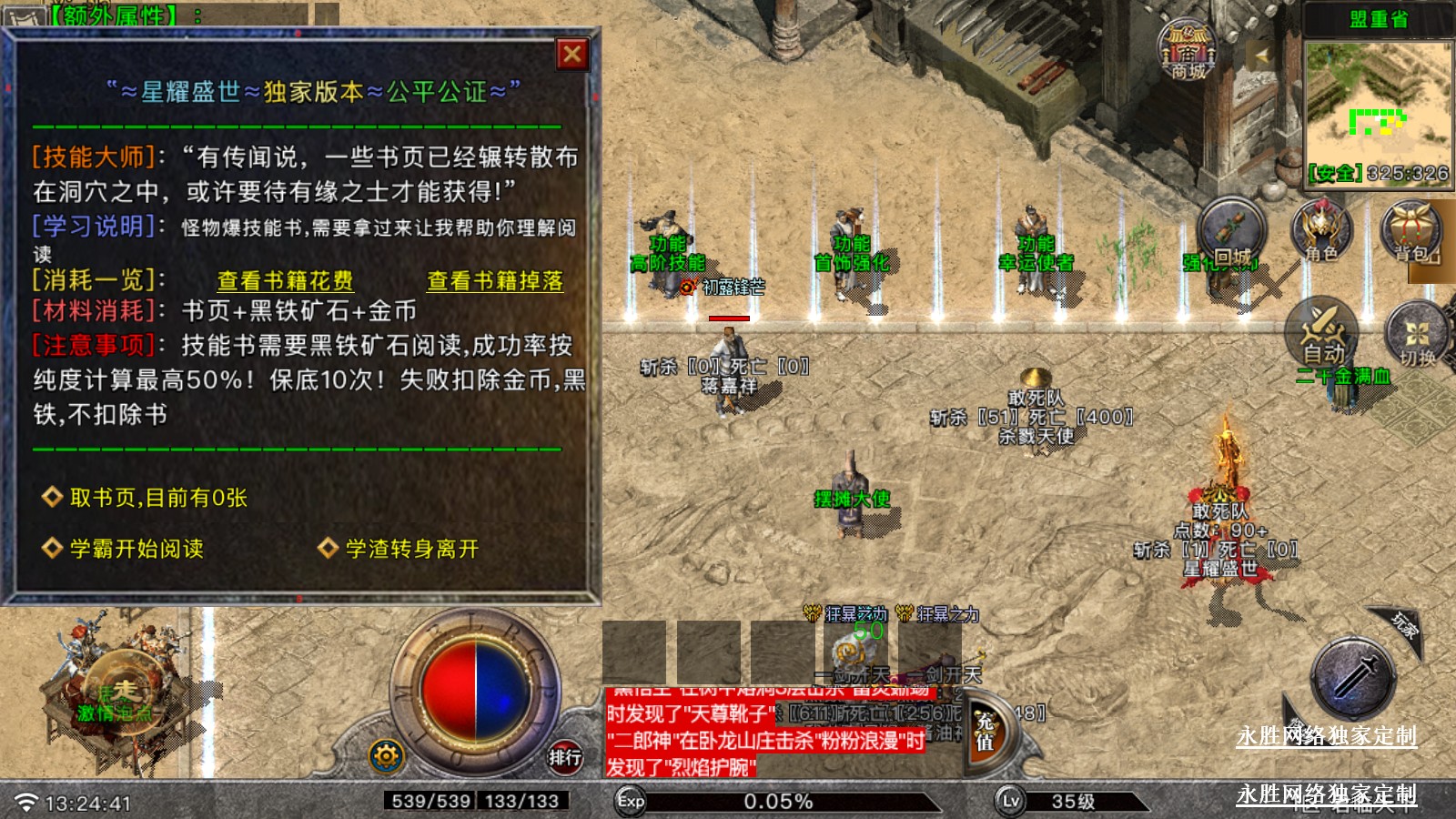Open the gear settings icon
Image resolution: width=1456 pixels, height=819 pixels.
tap(386, 755)
